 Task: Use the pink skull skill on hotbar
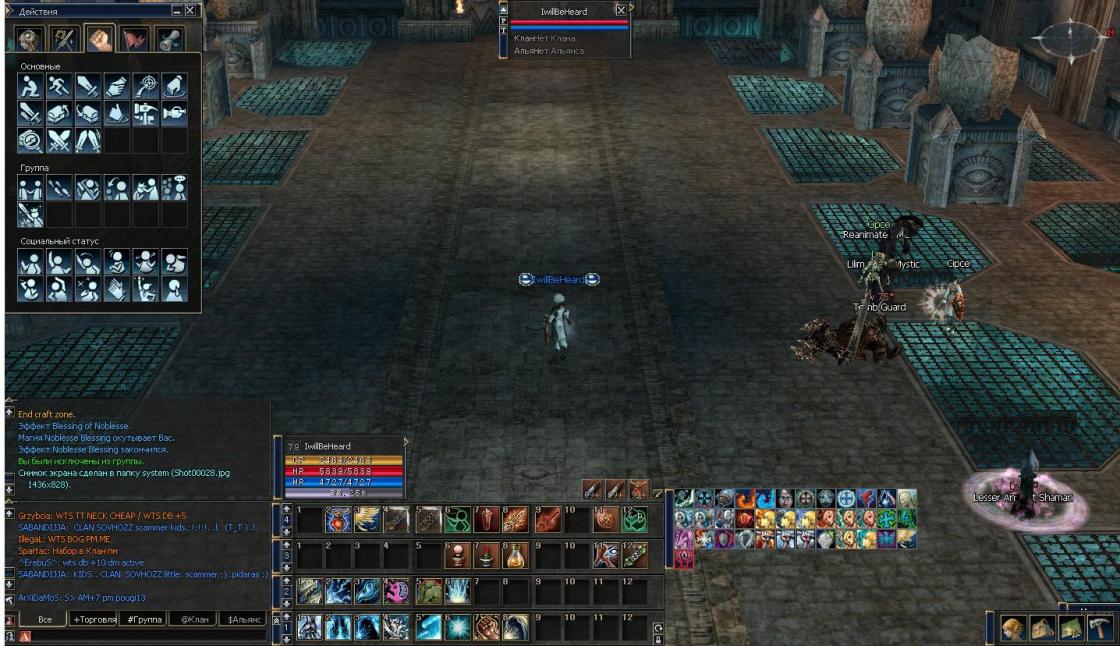coord(398,591)
